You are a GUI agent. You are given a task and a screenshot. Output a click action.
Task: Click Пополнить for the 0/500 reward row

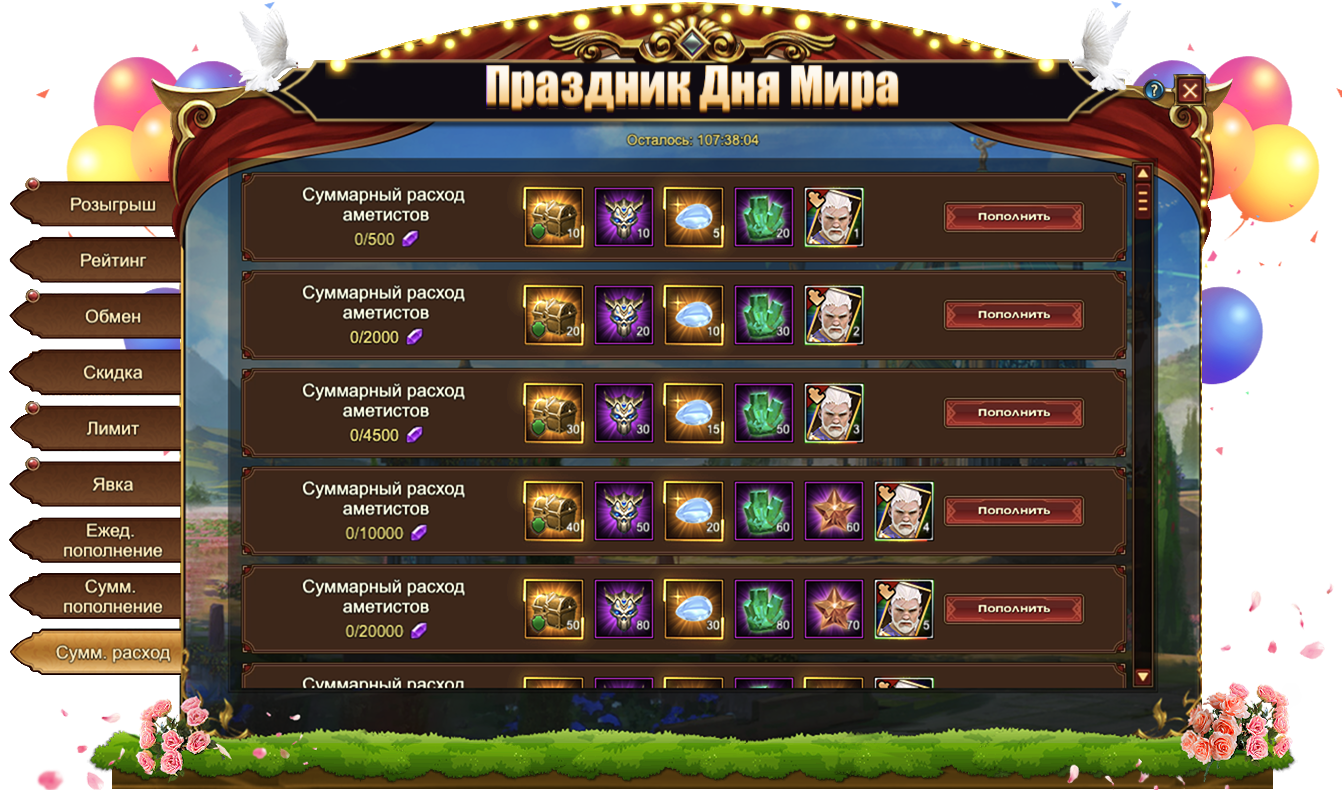pos(1013,217)
